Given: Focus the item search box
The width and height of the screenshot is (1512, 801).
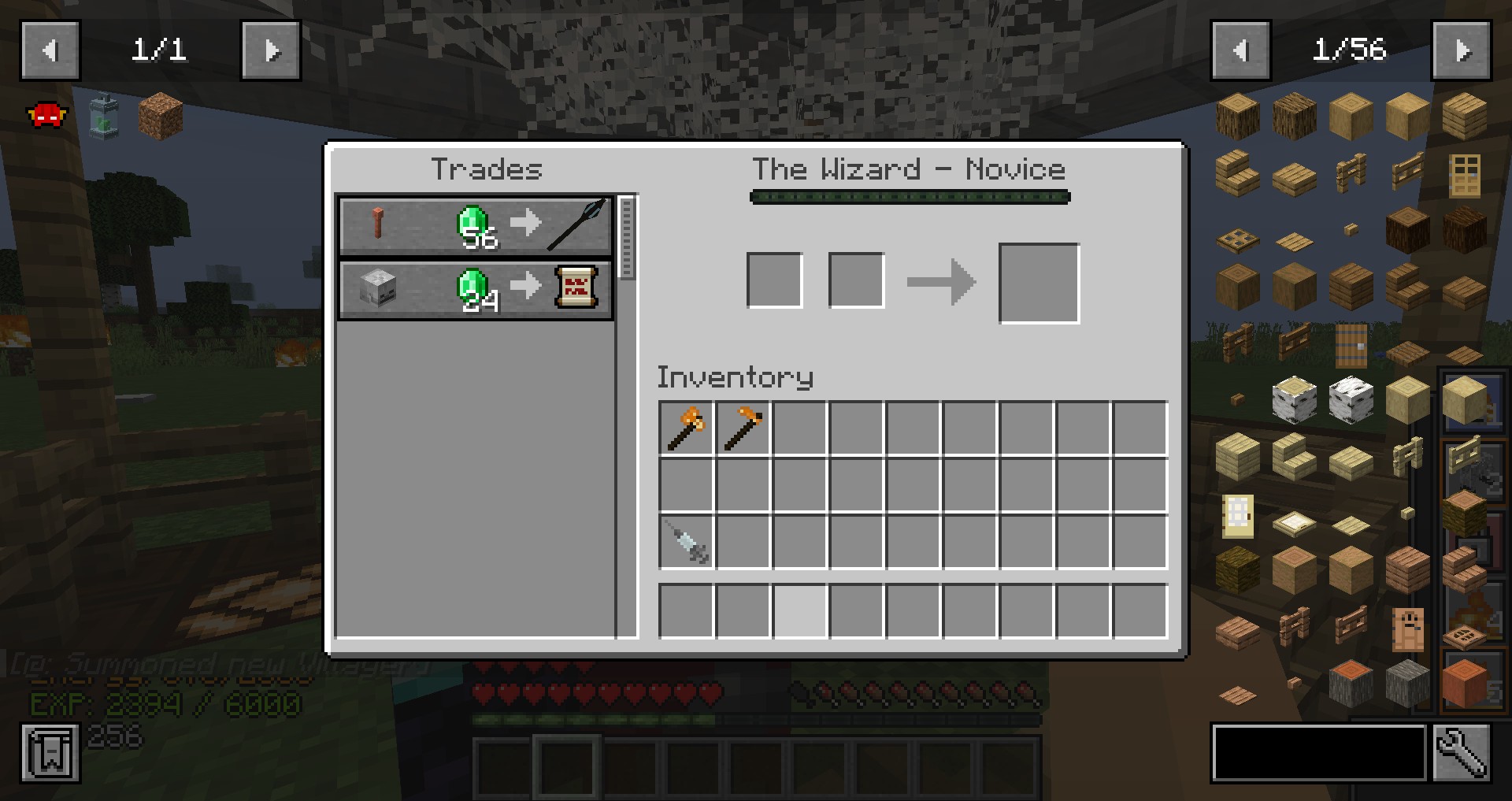Looking at the screenshot, I should pyautogui.click(x=1319, y=754).
